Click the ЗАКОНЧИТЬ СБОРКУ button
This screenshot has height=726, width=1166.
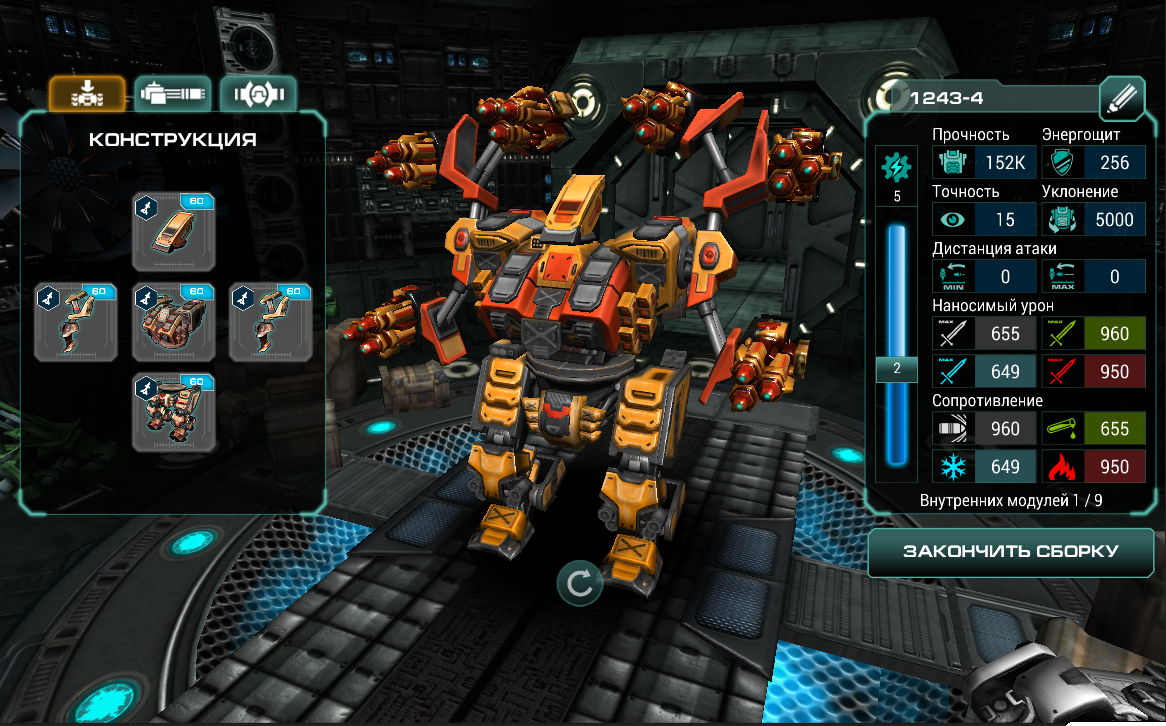(1010, 552)
